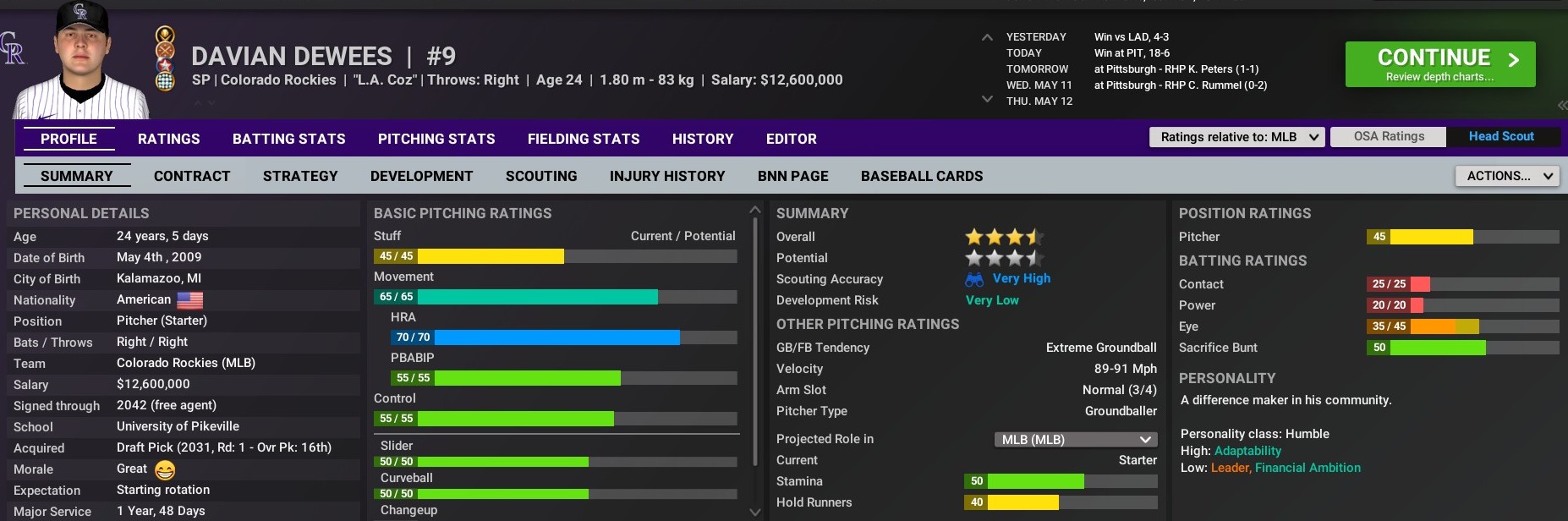The height and width of the screenshot is (521, 1568).
Task: Click the schedule scroll-down arrow
Action: (x=987, y=100)
